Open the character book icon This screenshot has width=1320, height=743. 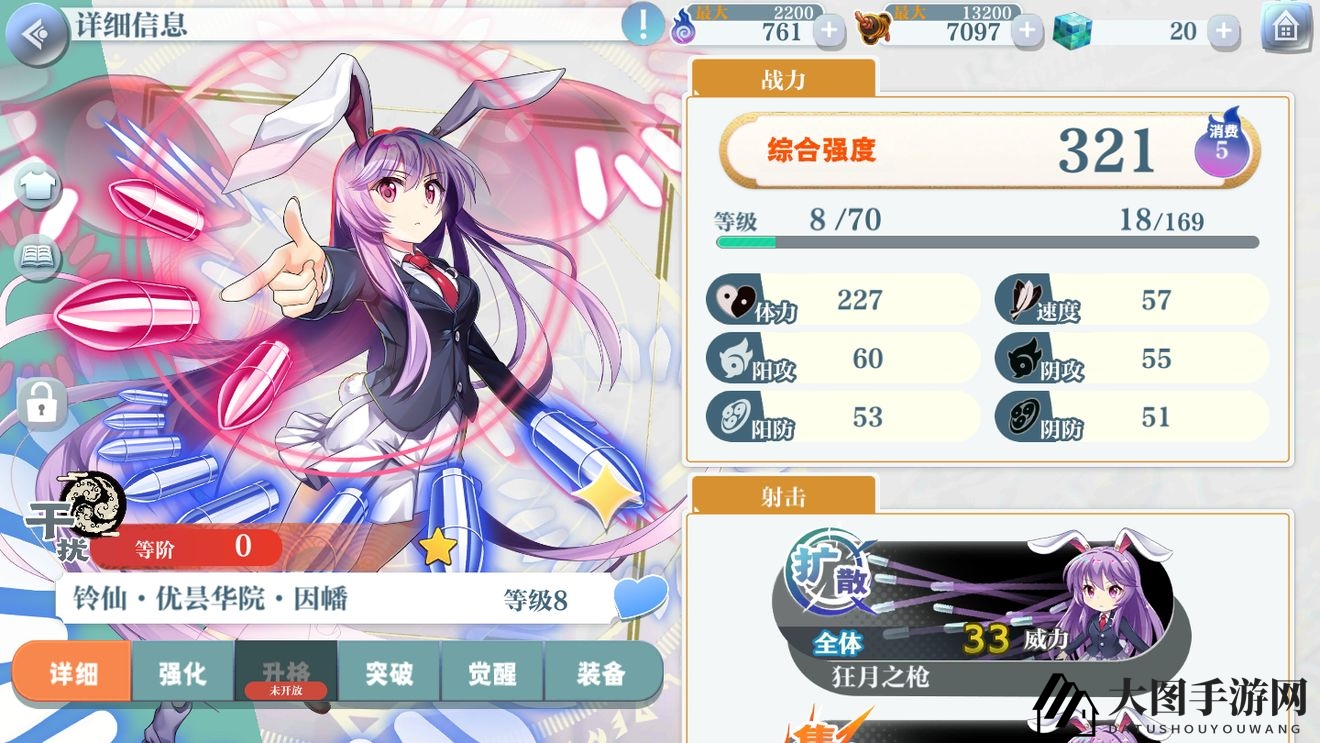38,258
